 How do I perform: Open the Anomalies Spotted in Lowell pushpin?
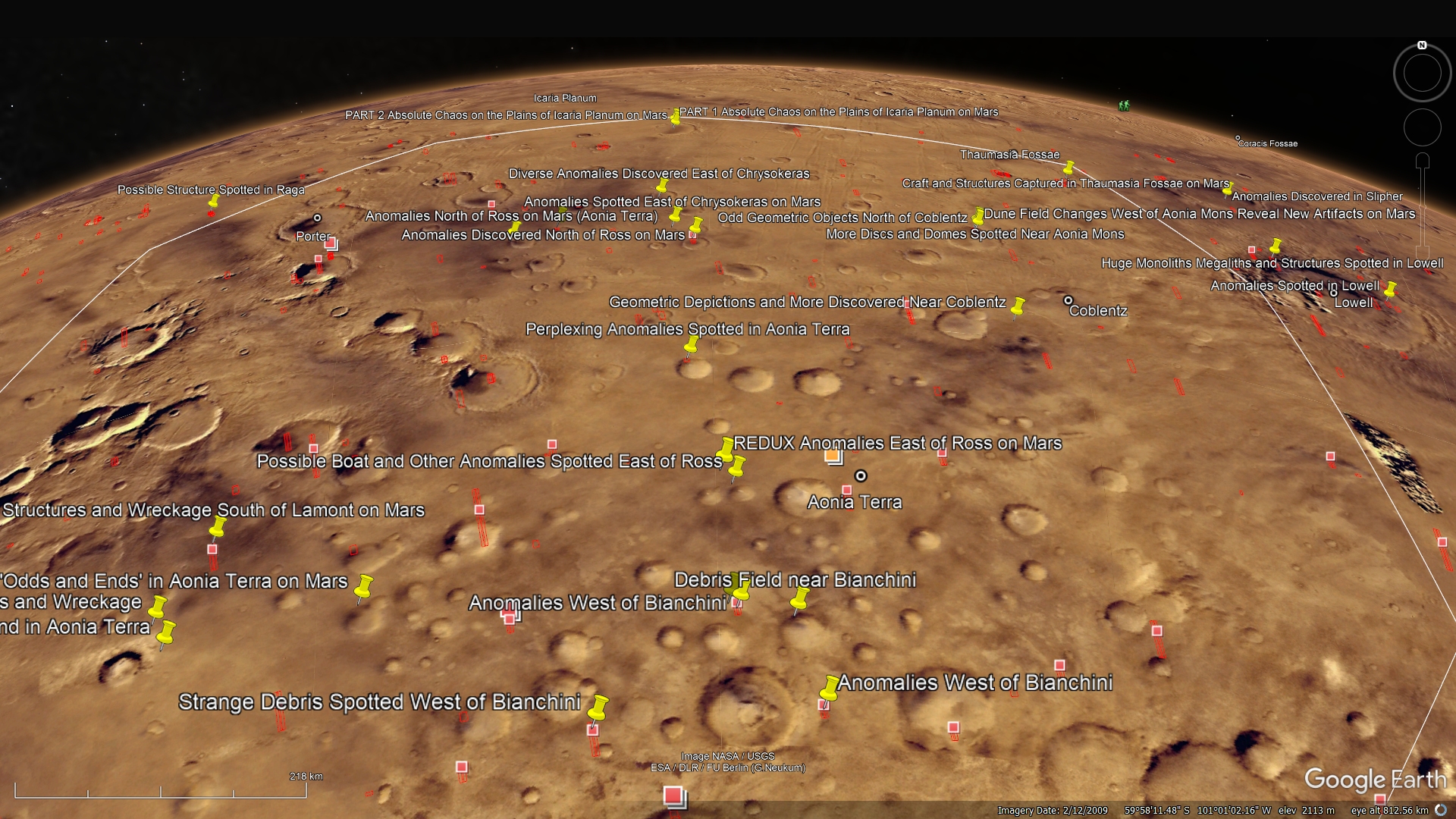click(1390, 290)
